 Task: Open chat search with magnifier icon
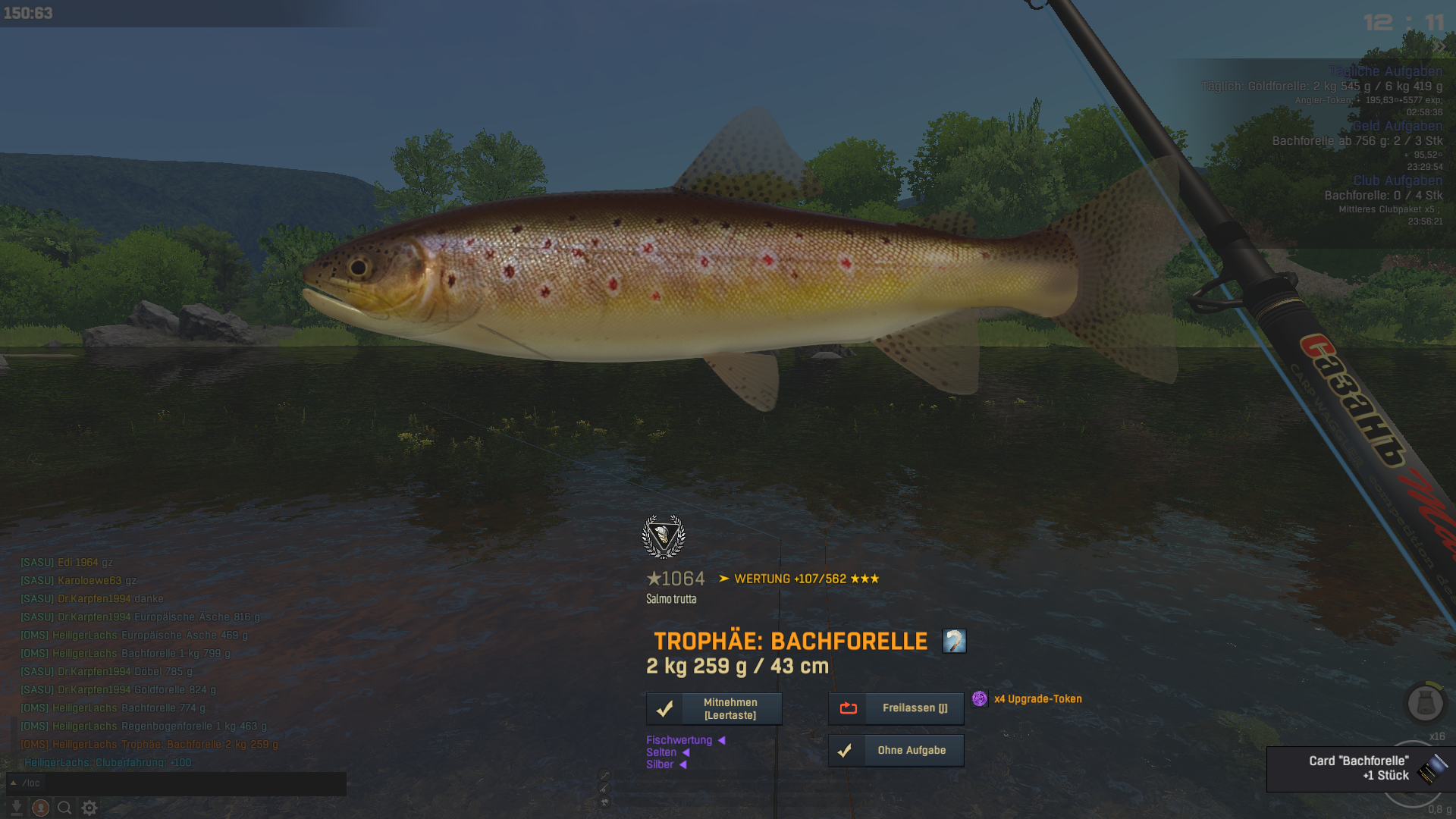[65, 808]
